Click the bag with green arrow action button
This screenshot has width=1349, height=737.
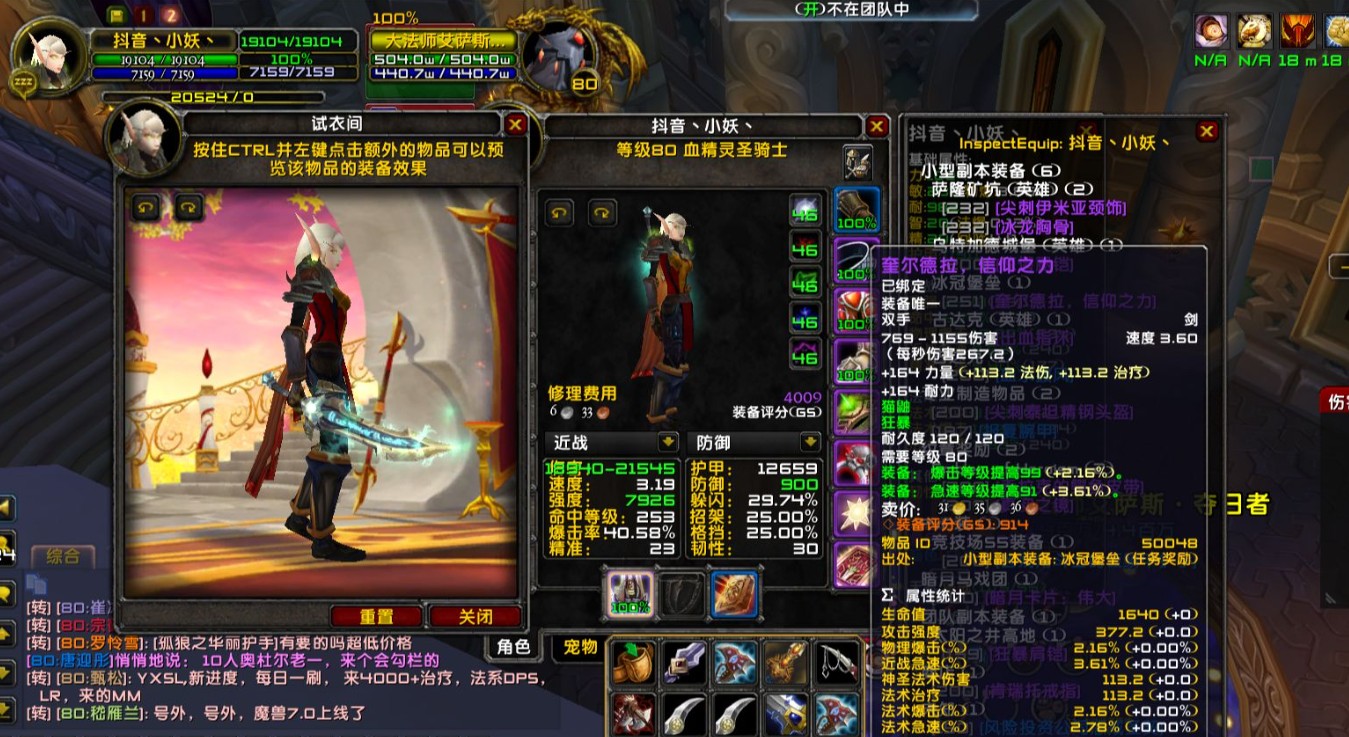tap(632, 664)
